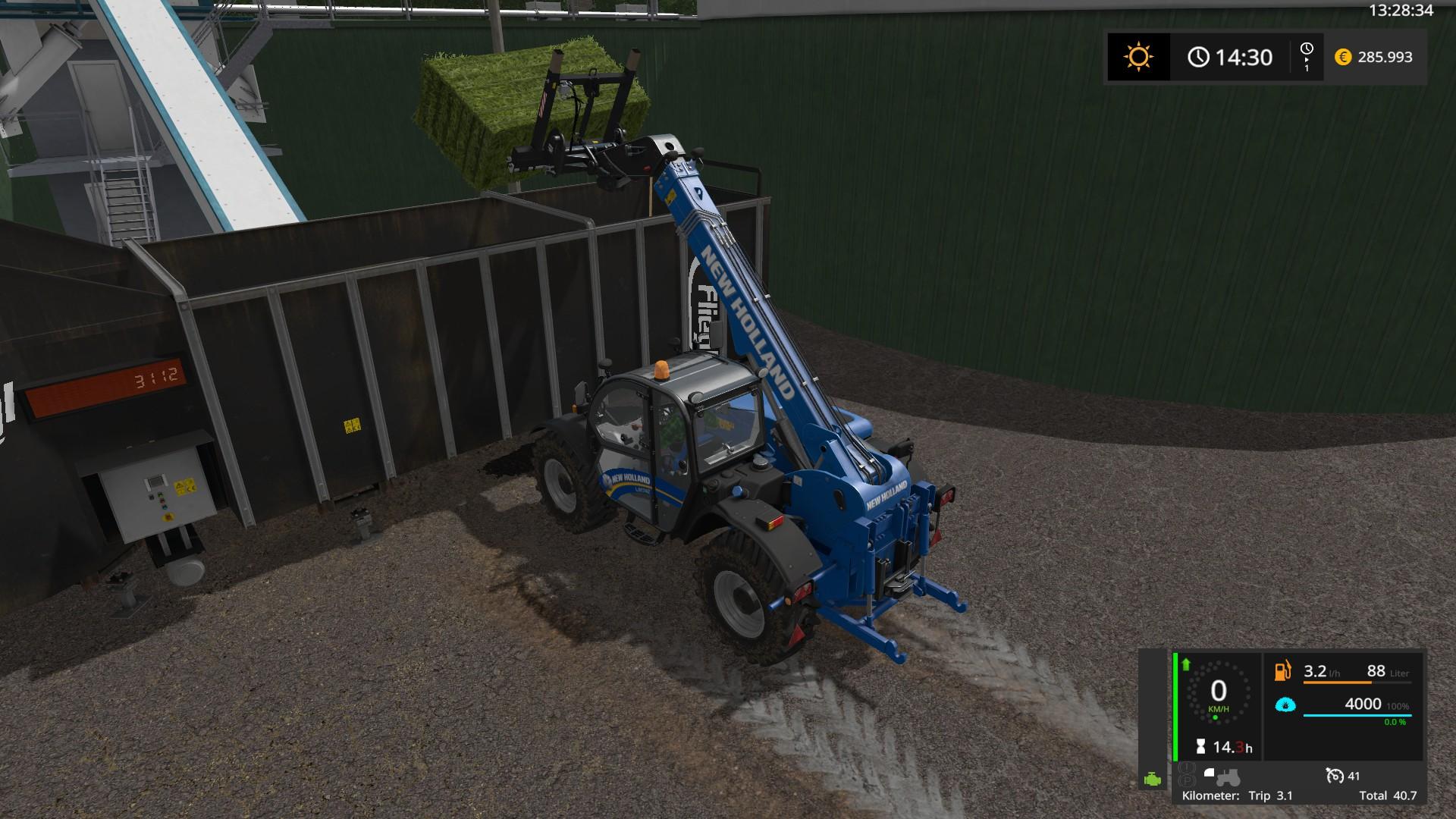Select the grey tractor icon
1456x819 pixels.
1228,777
